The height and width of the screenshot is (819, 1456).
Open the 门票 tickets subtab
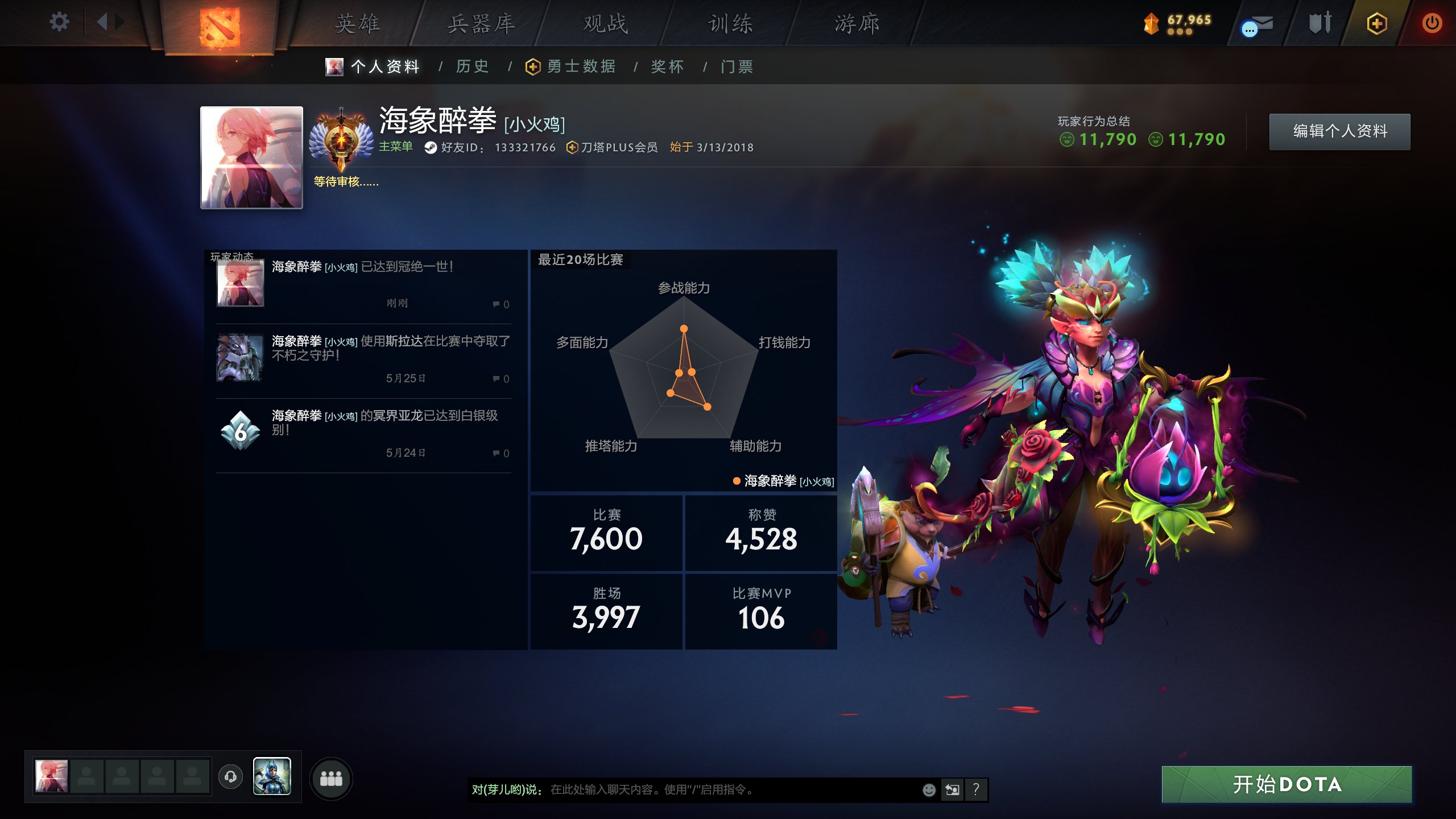click(737, 67)
